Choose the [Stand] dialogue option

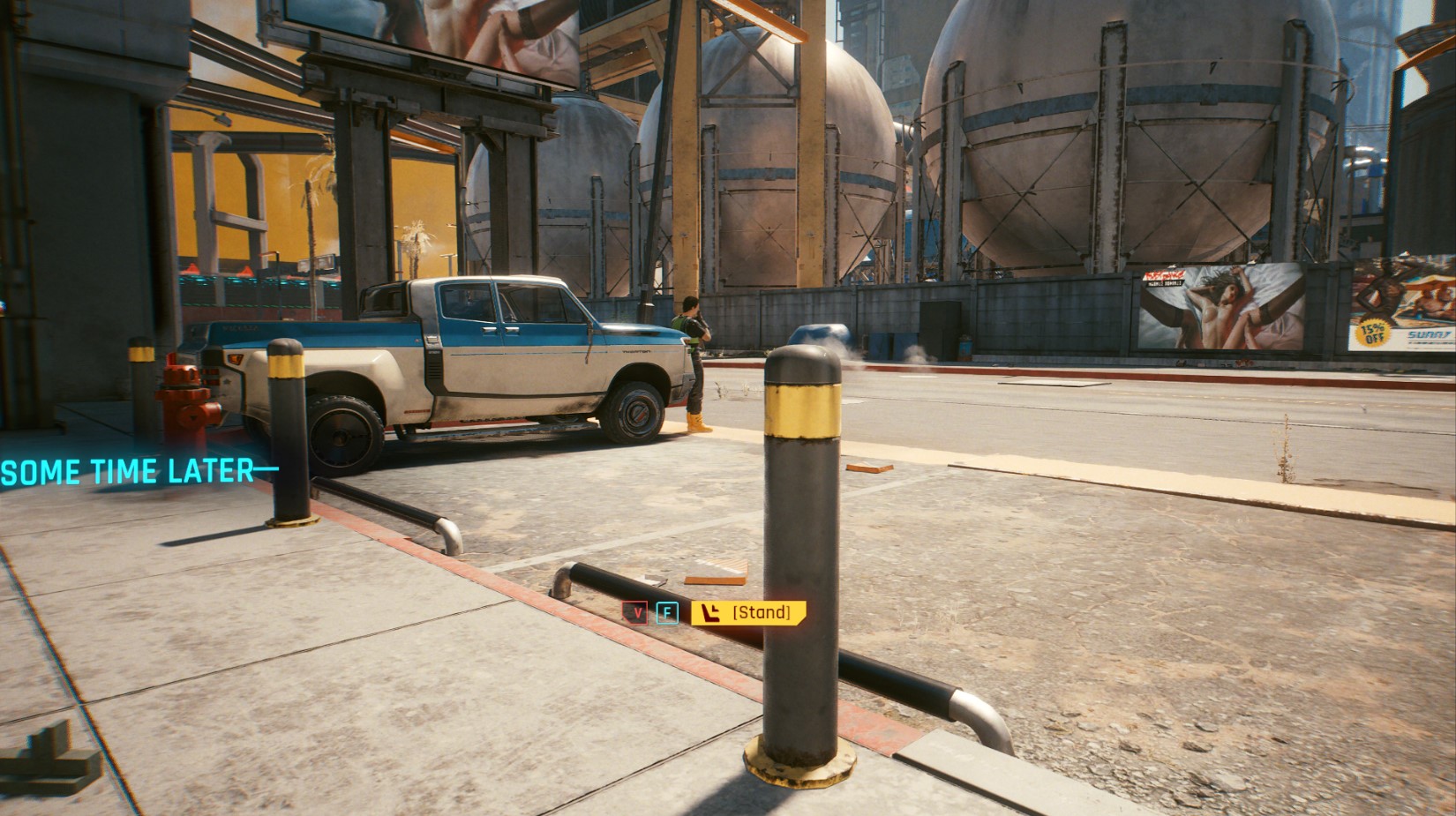[748, 612]
